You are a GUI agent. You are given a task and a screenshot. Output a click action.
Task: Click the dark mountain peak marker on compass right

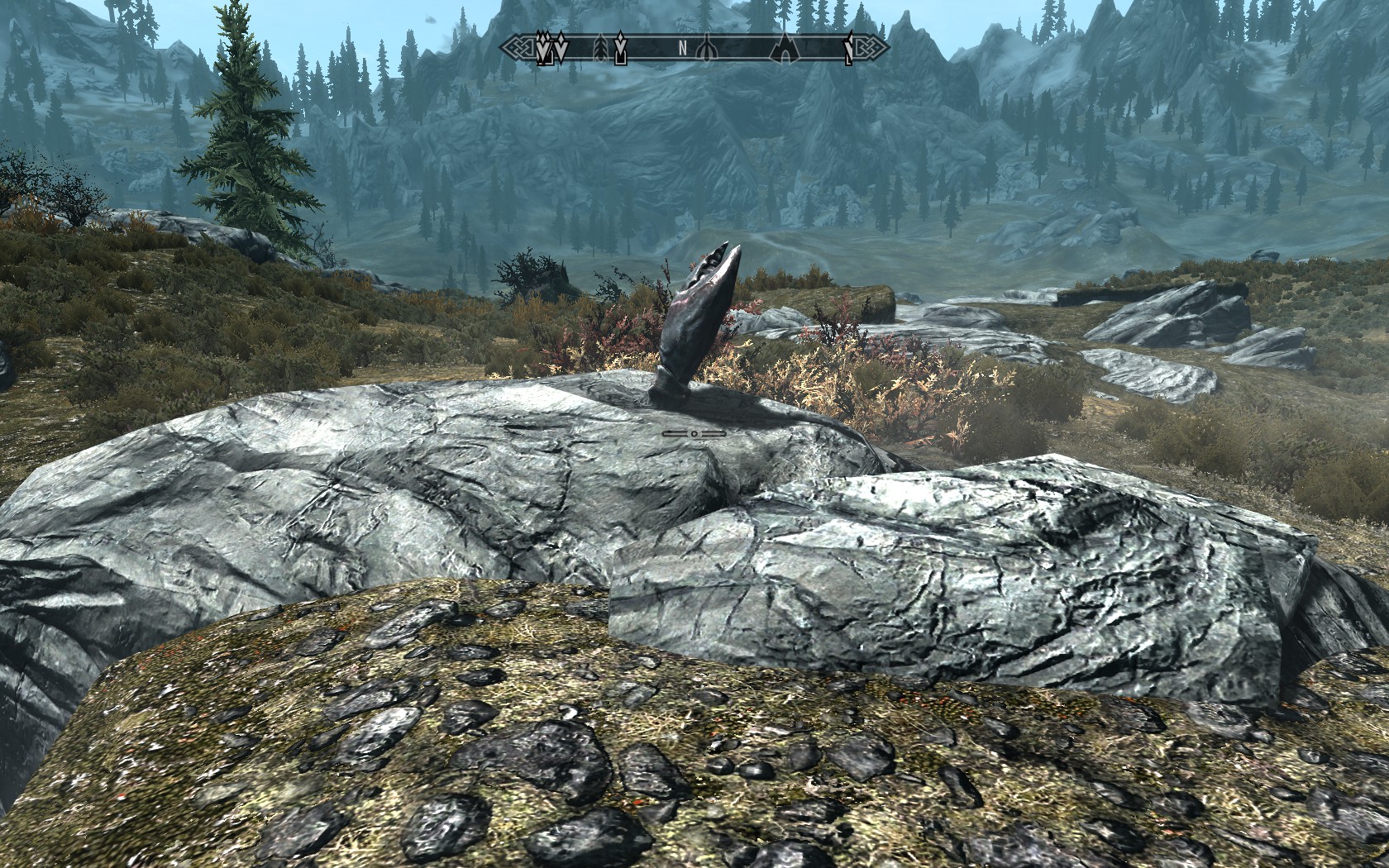click(x=784, y=50)
